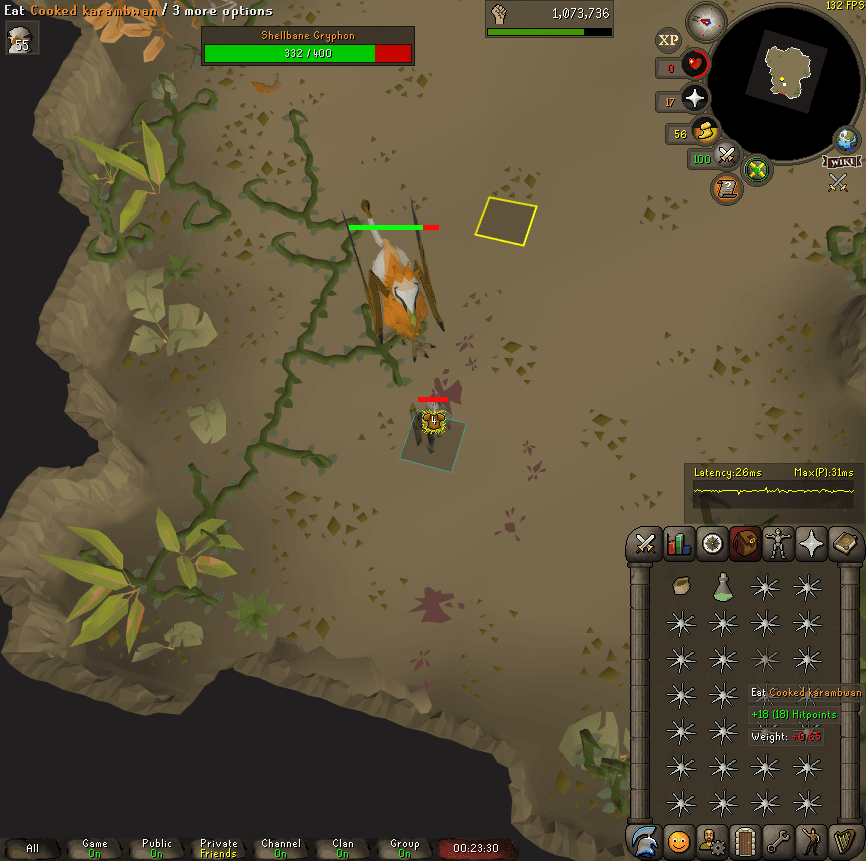The width and height of the screenshot is (866, 861).
Task: Click the compass to face north
Action: point(706,22)
